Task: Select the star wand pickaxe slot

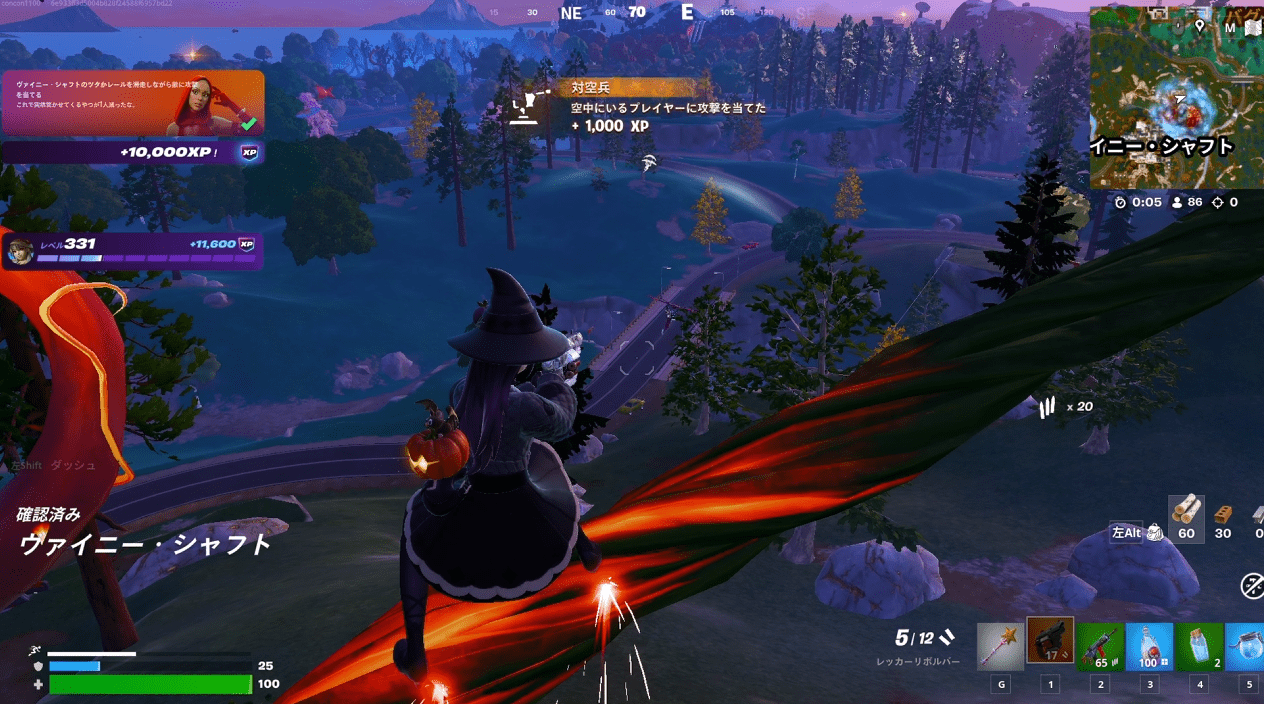Action: (x=1001, y=646)
